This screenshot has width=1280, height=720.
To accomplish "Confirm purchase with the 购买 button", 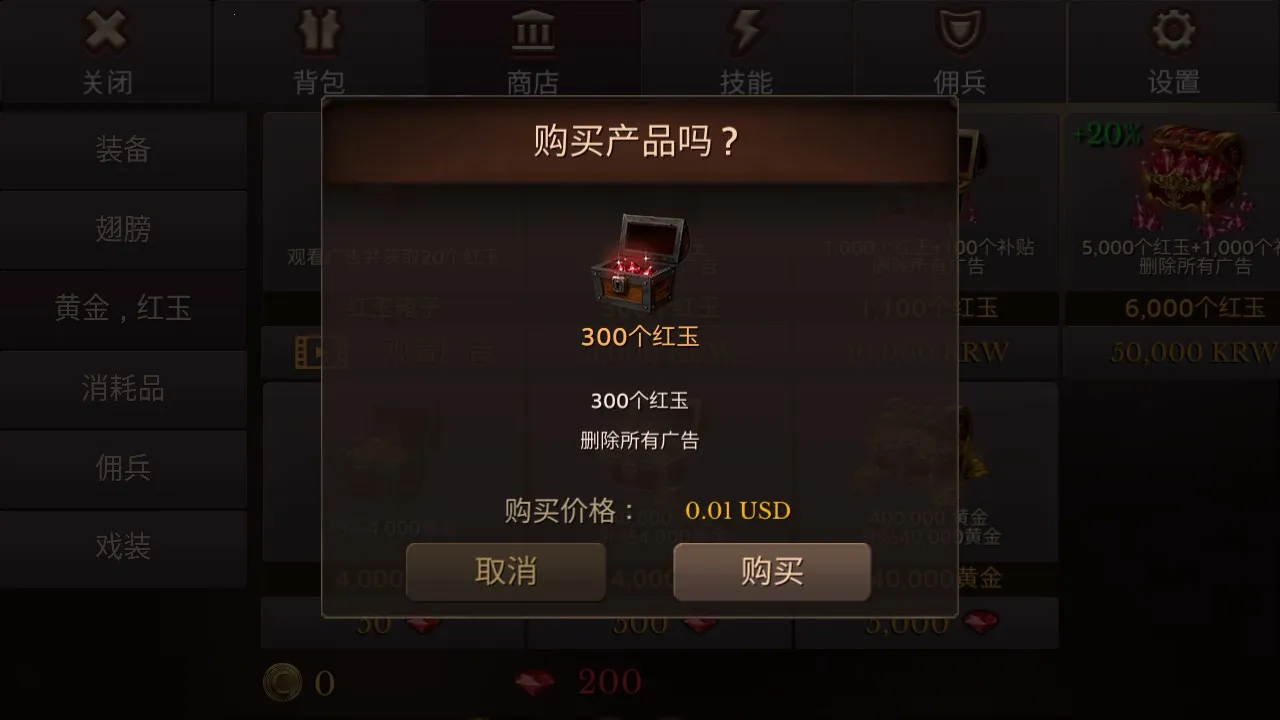I will [771, 572].
